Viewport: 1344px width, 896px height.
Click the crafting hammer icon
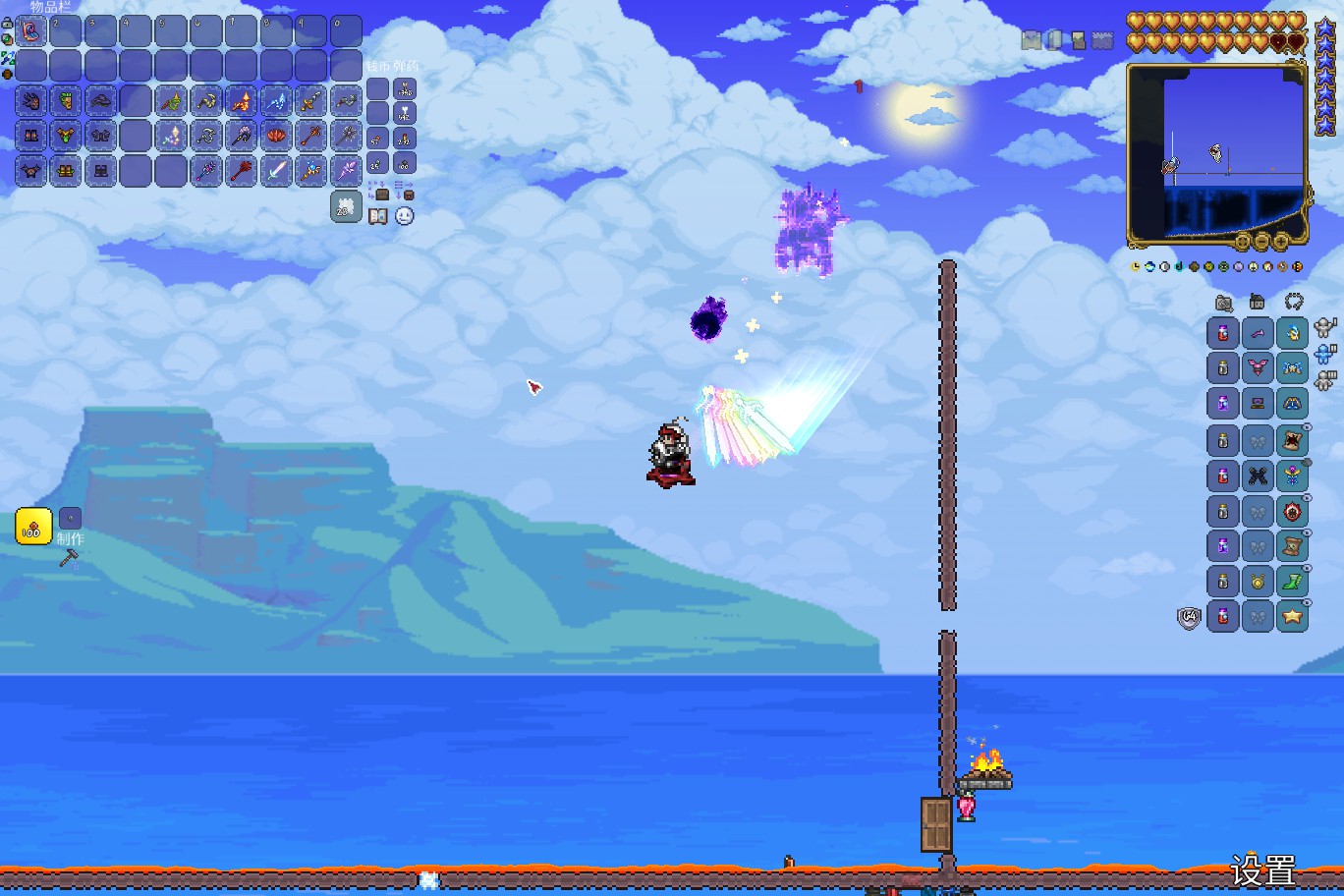[x=69, y=558]
